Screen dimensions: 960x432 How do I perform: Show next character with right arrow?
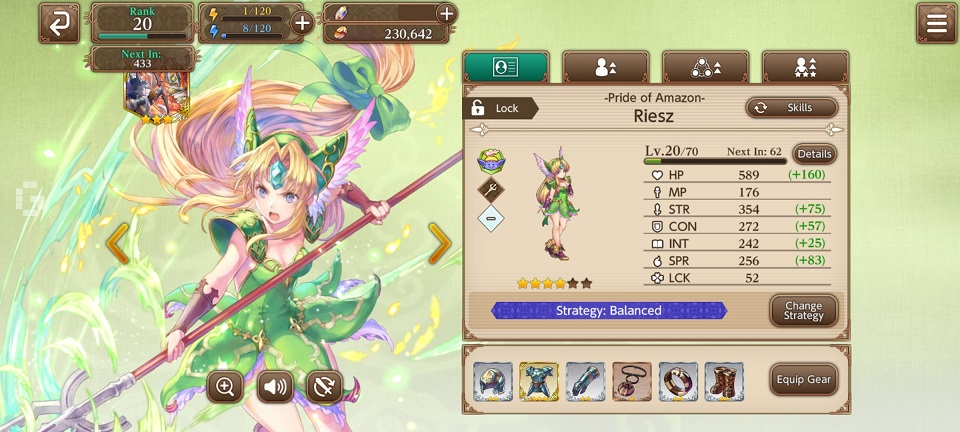click(x=440, y=243)
